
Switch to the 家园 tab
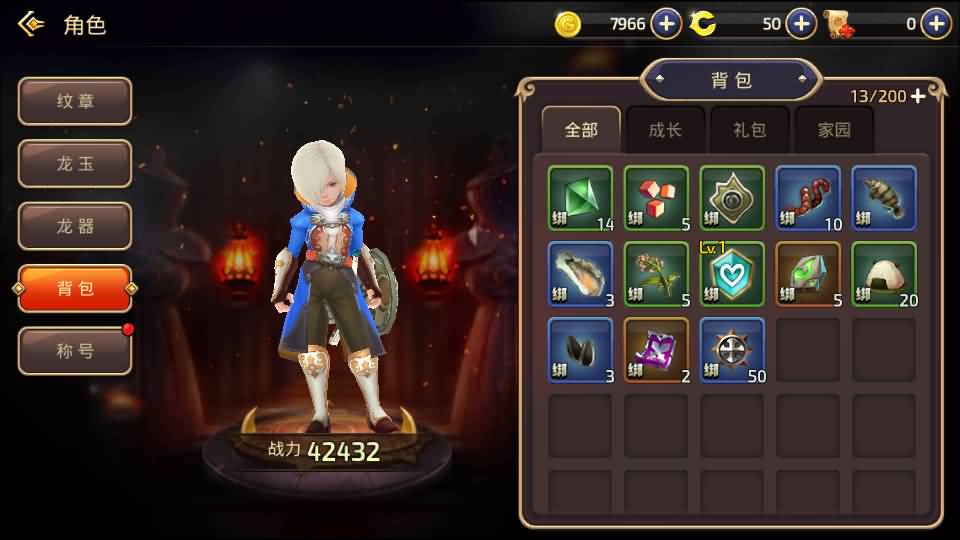[833, 130]
